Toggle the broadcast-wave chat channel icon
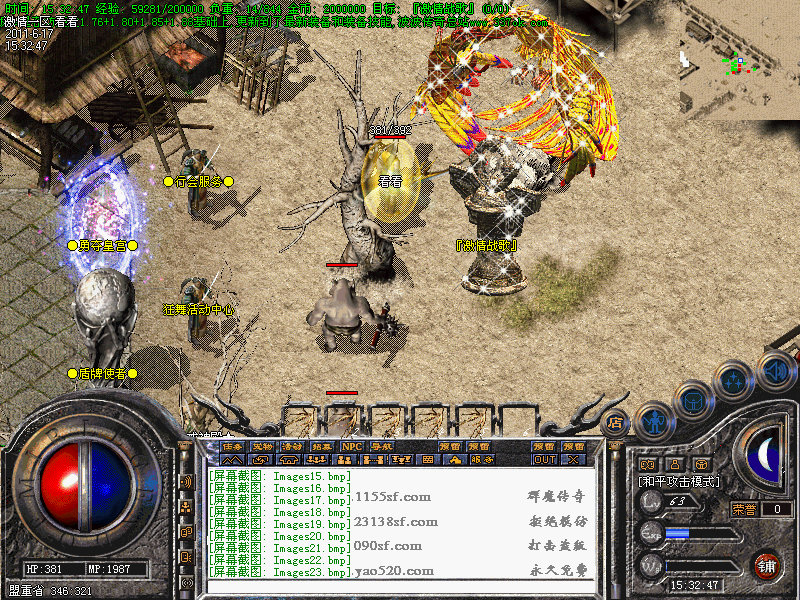The height and width of the screenshot is (600, 800). [x=187, y=481]
